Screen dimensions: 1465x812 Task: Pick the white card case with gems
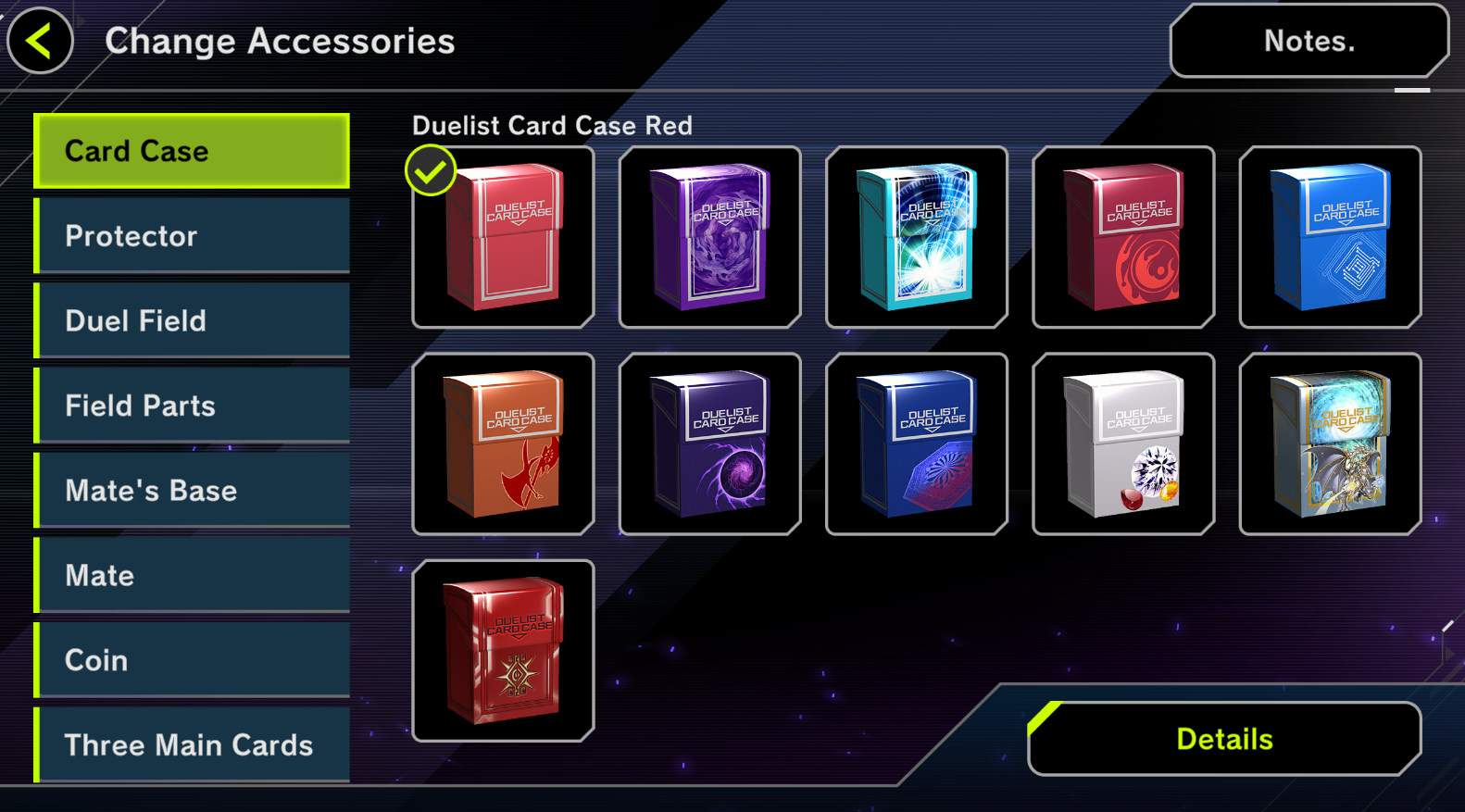tap(1123, 443)
